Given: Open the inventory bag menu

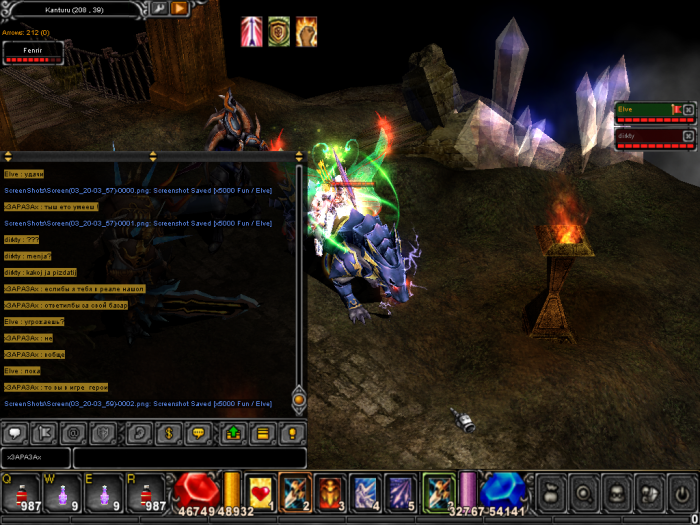Looking at the screenshot, I should (x=551, y=492).
